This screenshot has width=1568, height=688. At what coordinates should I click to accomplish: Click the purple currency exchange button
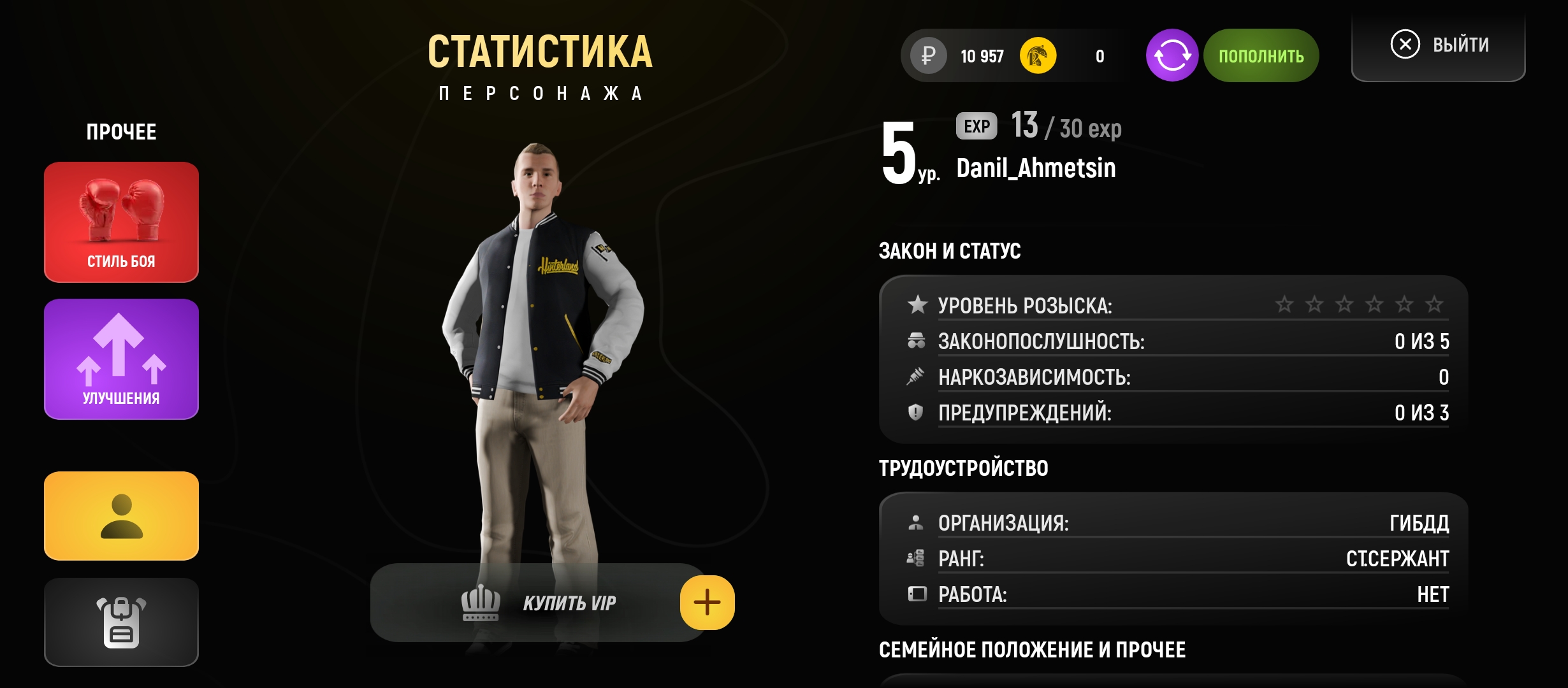(1172, 55)
